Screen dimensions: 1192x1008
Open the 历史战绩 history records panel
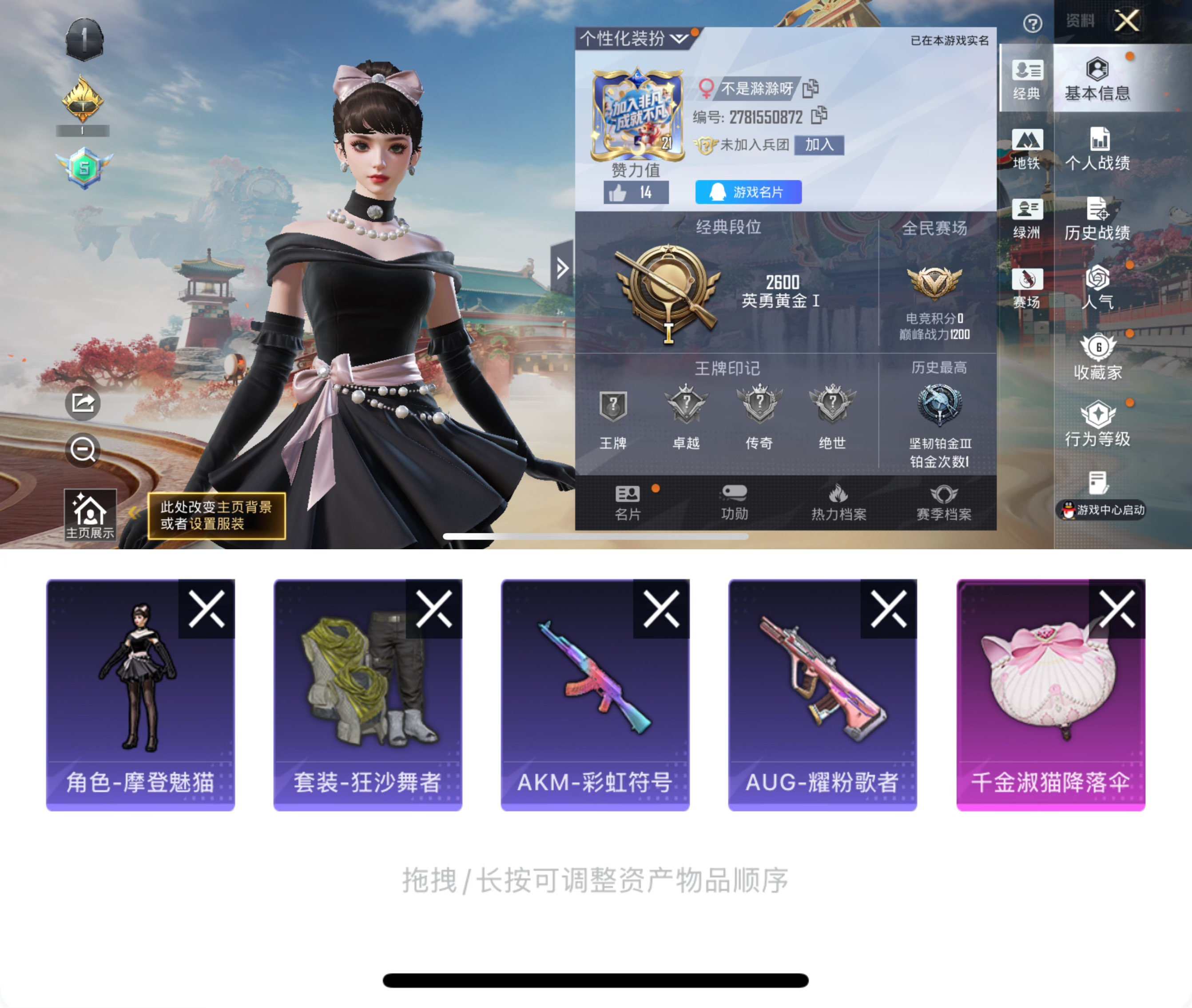pos(1098,218)
